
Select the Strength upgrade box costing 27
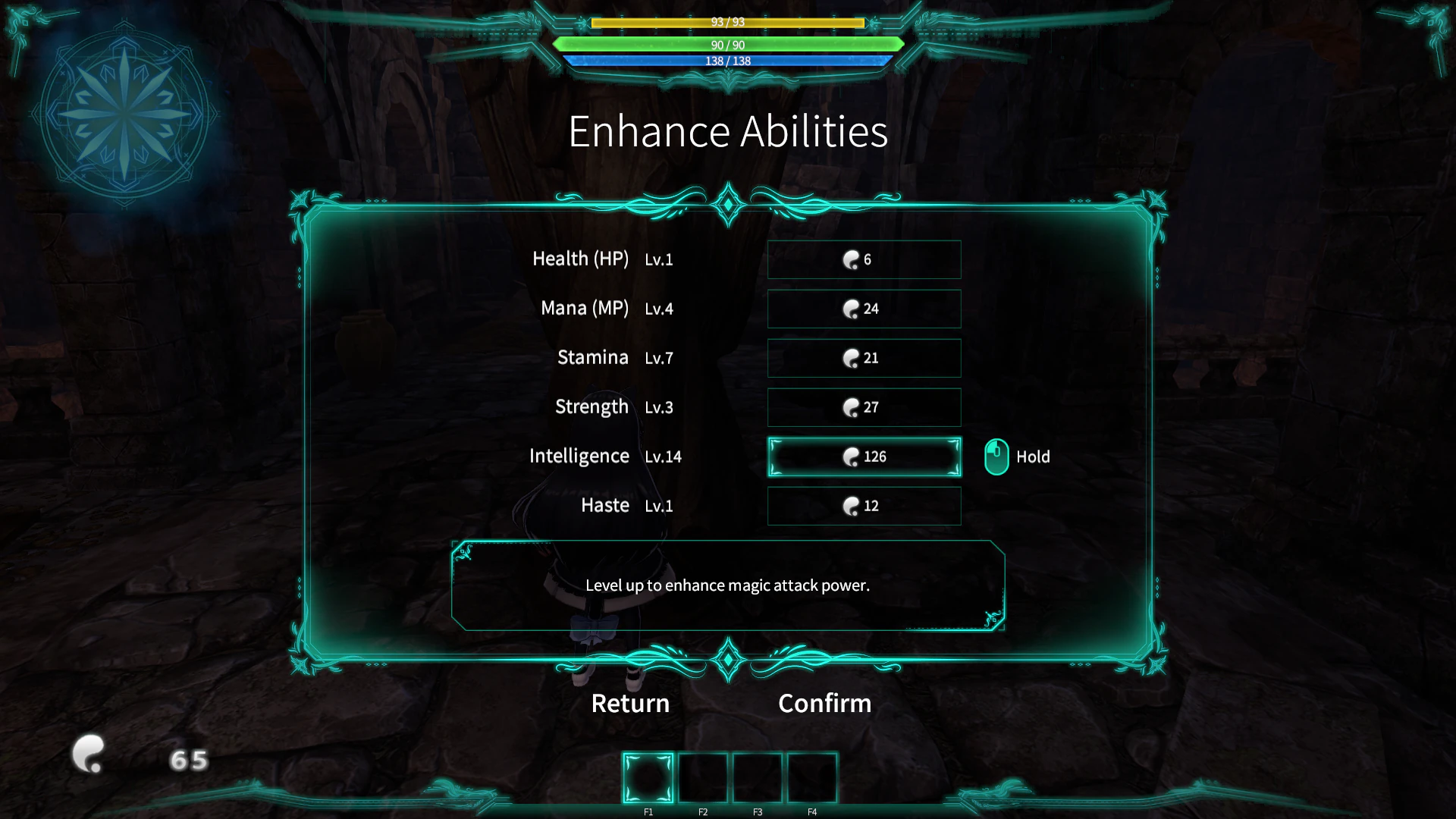coord(864,407)
